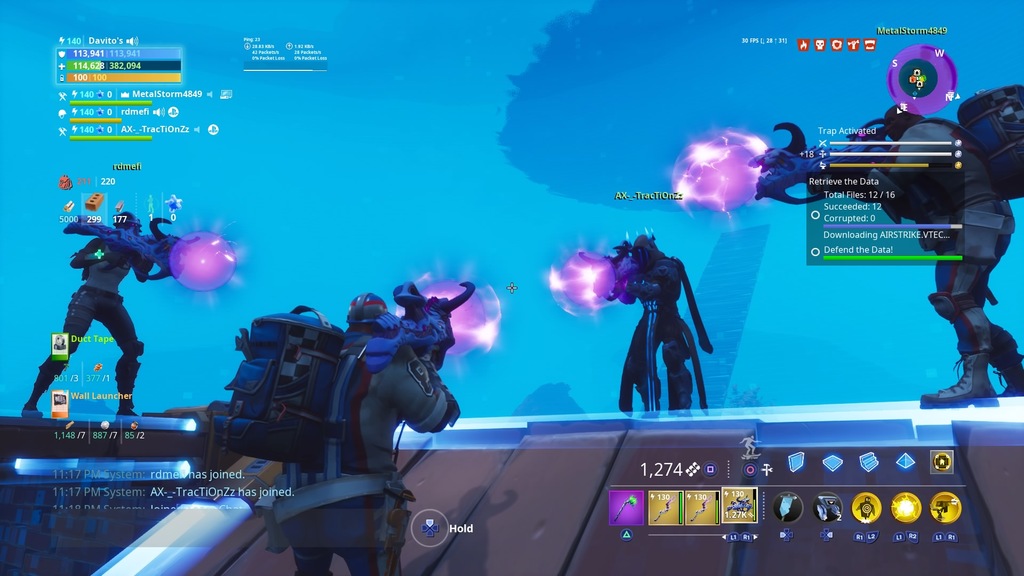
Task: Select the Wall Launcher trap entry
Action: tap(101, 396)
